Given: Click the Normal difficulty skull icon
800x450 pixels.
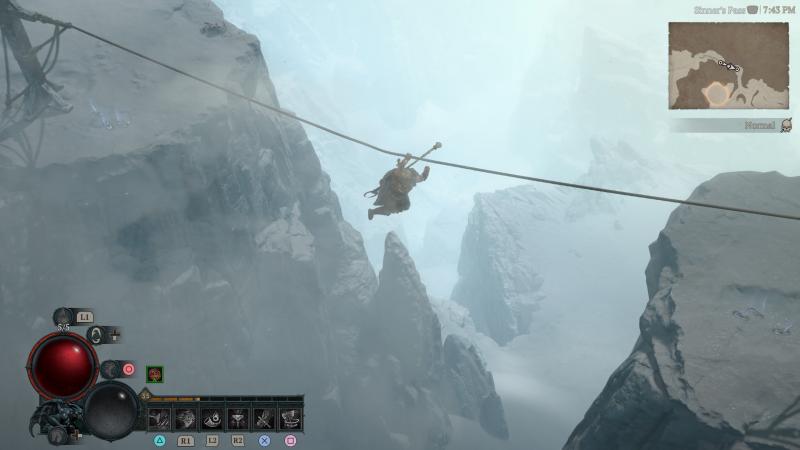Looking at the screenshot, I should (785, 126).
